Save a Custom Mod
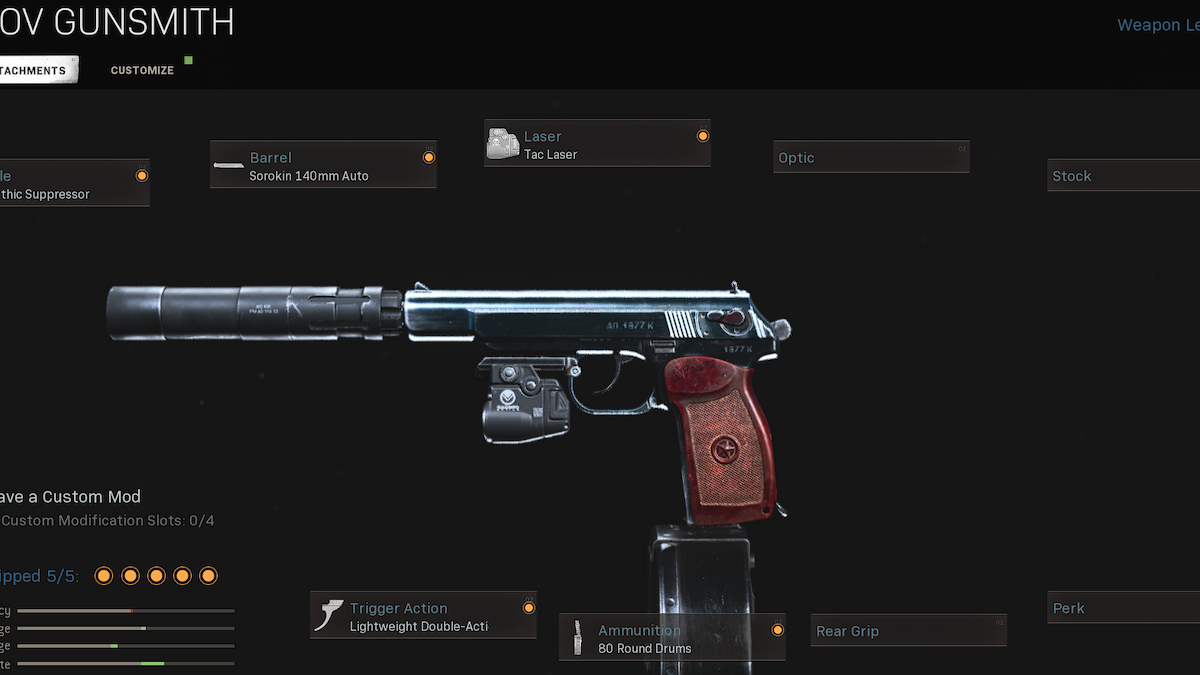Viewport: 1200px width, 675px height. (x=70, y=497)
